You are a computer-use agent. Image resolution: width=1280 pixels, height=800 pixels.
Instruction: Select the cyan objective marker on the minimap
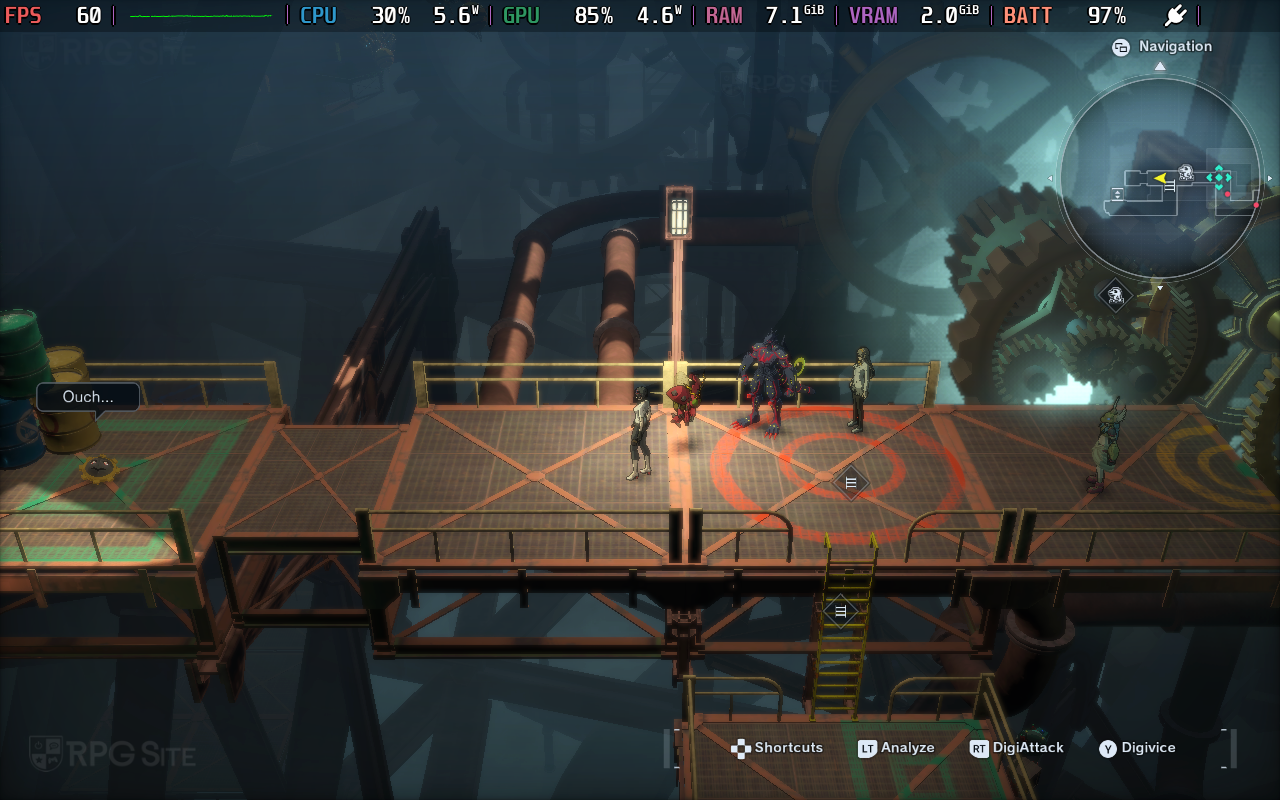click(x=1219, y=178)
